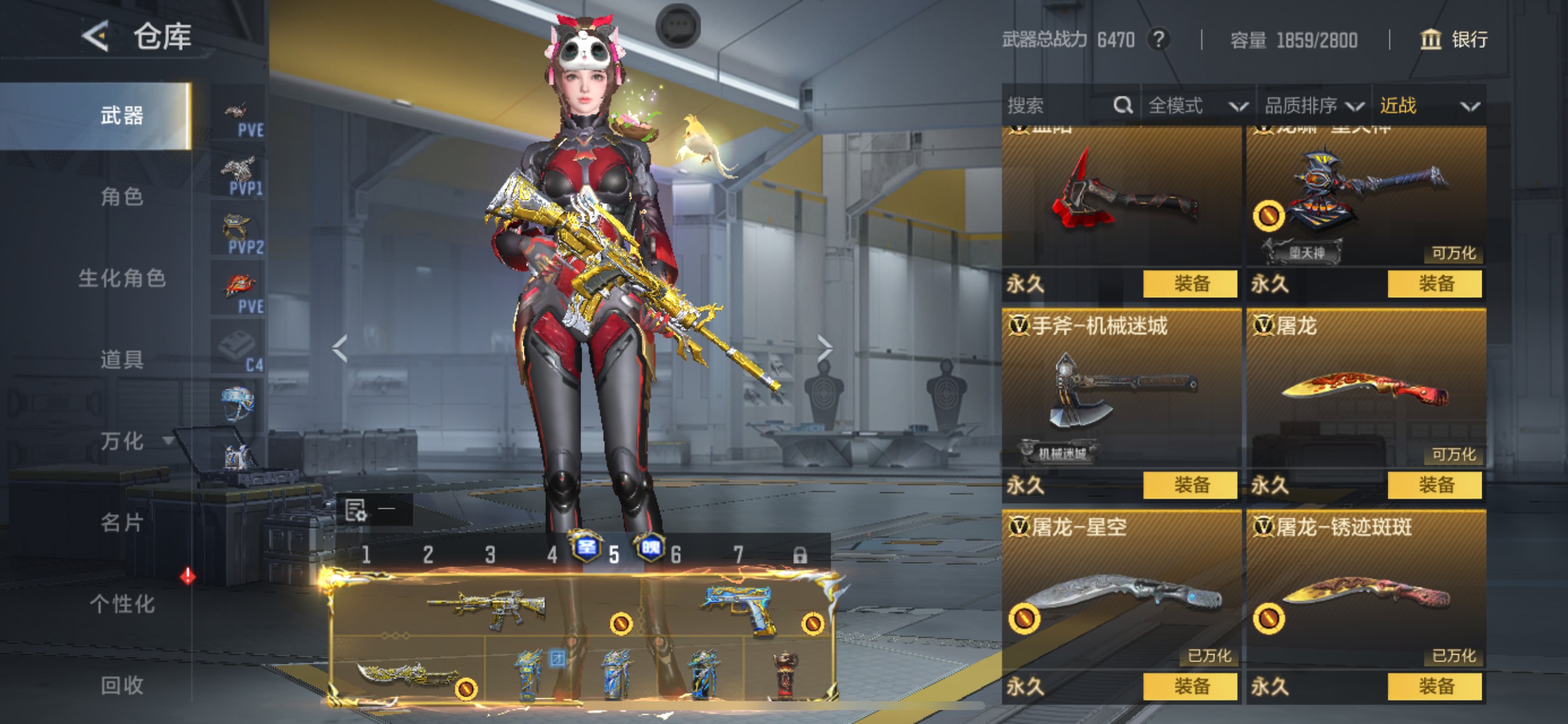Equip the 手斧-机械迷城 axe
This screenshot has width=1568, height=724.
click(x=1190, y=485)
